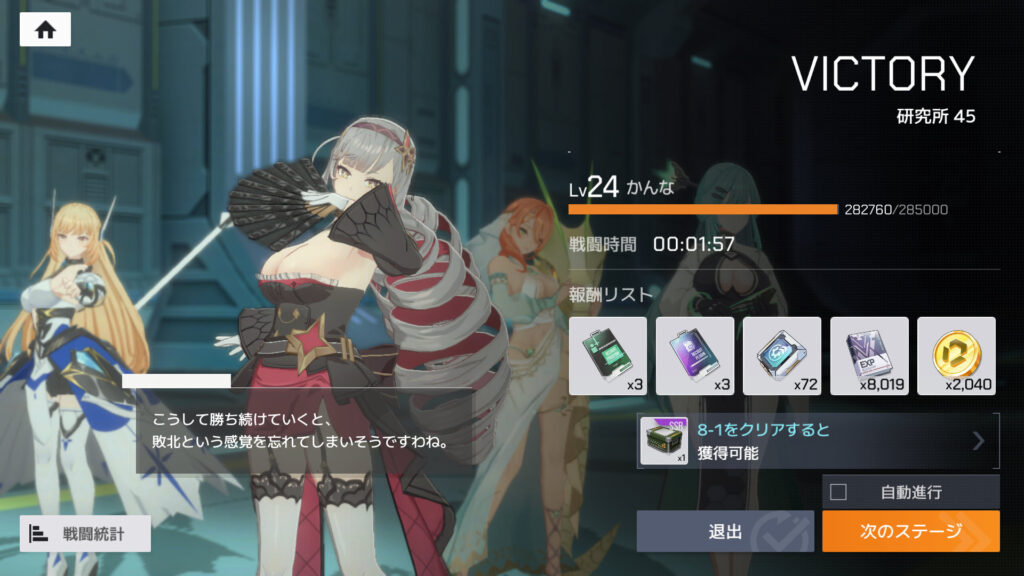Inspect the EXP x8,019 reward
The width and height of the screenshot is (1024, 576).
(x=869, y=356)
